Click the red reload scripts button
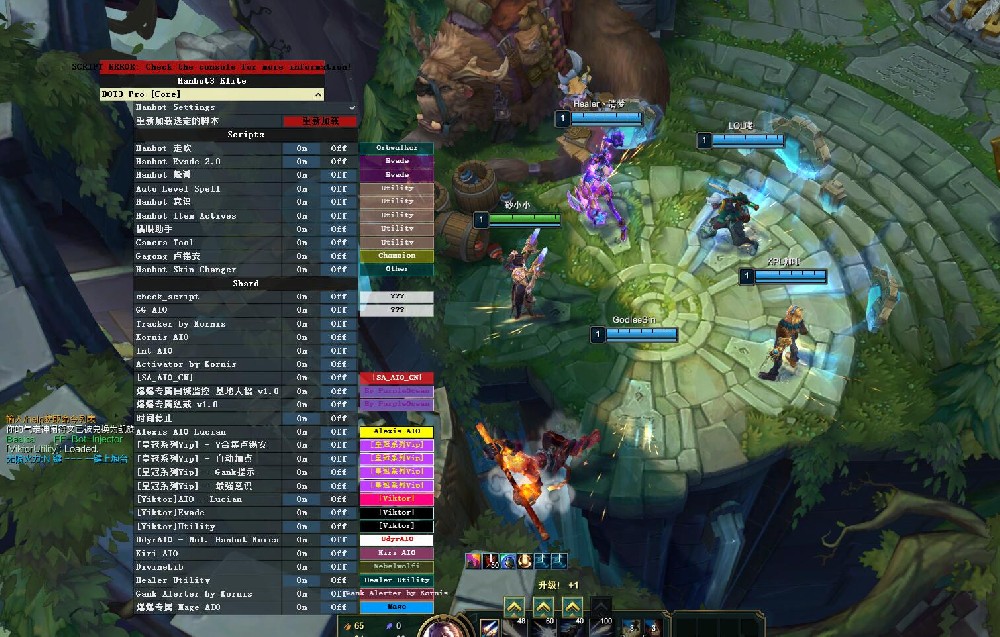This screenshot has height=637, width=1000. coord(320,121)
